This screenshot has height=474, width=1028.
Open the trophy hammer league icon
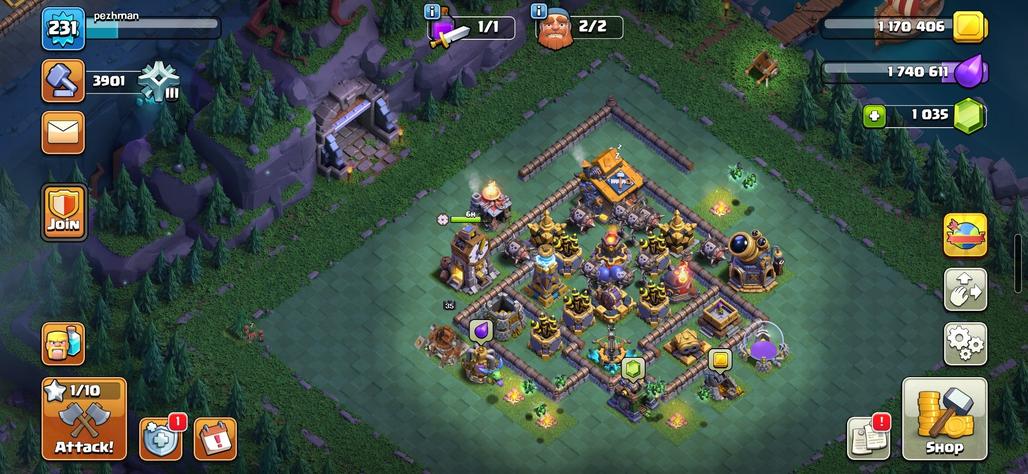(x=63, y=81)
